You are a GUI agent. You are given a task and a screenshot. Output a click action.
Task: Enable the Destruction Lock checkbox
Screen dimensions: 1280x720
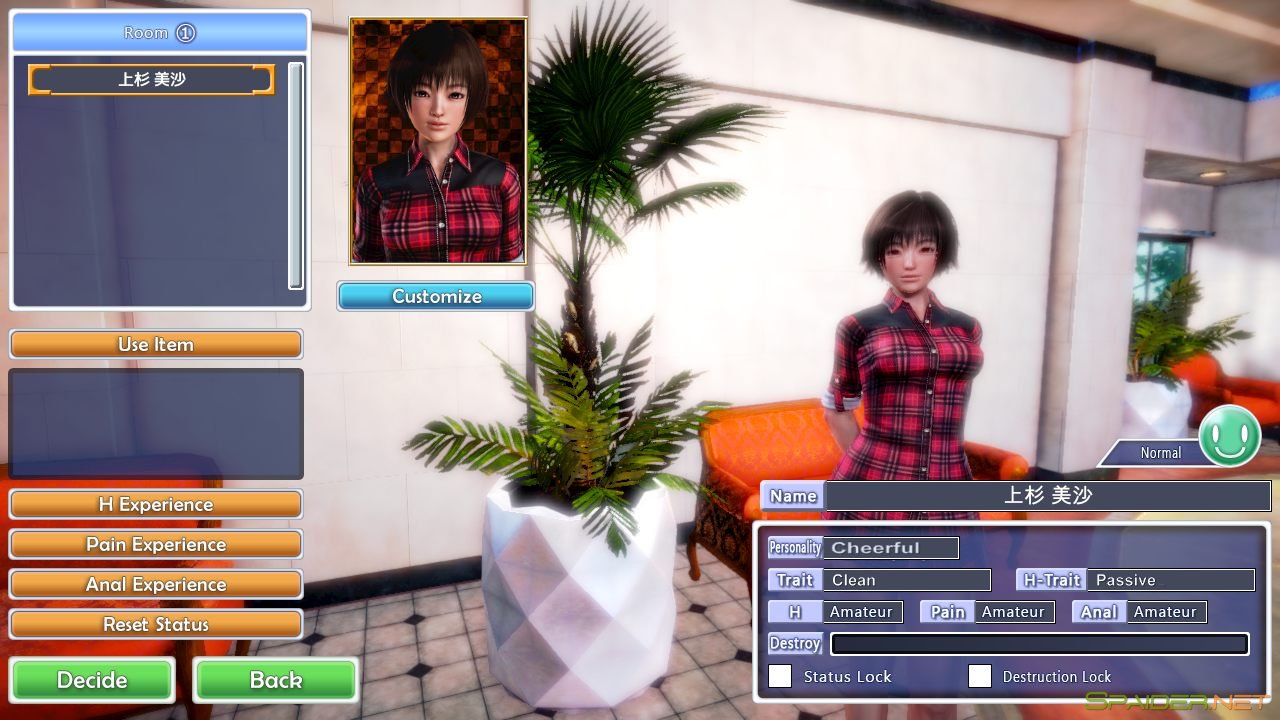click(980, 676)
